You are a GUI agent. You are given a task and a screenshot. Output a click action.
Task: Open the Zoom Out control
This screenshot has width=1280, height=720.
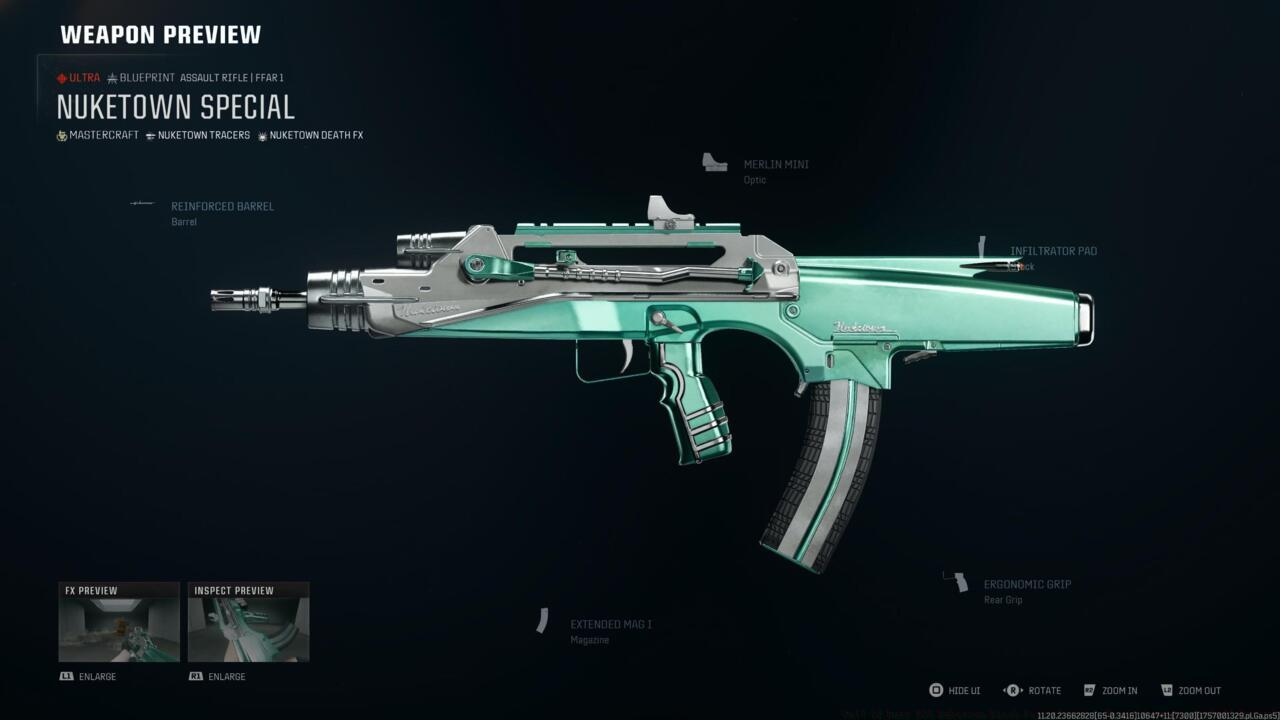(x=1191, y=690)
